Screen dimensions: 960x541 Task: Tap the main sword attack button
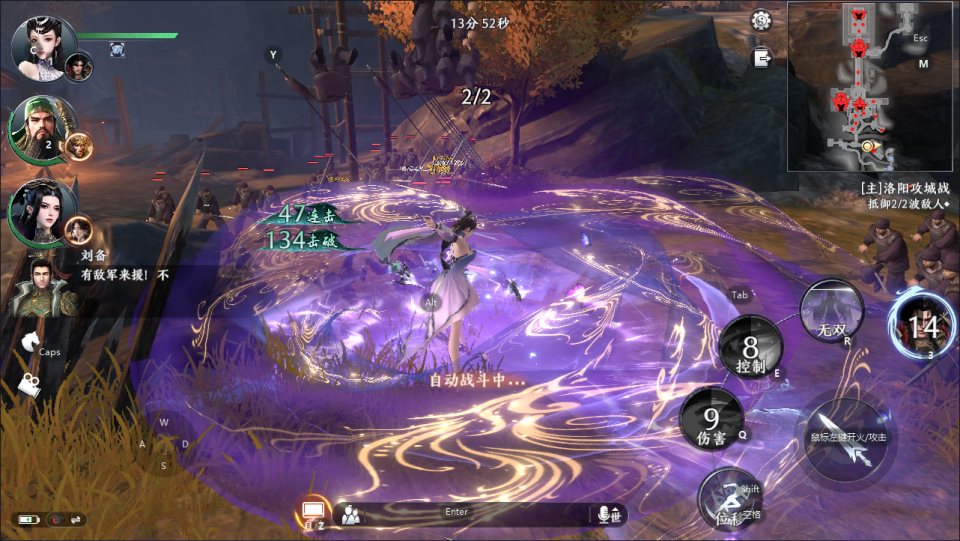[845, 437]
